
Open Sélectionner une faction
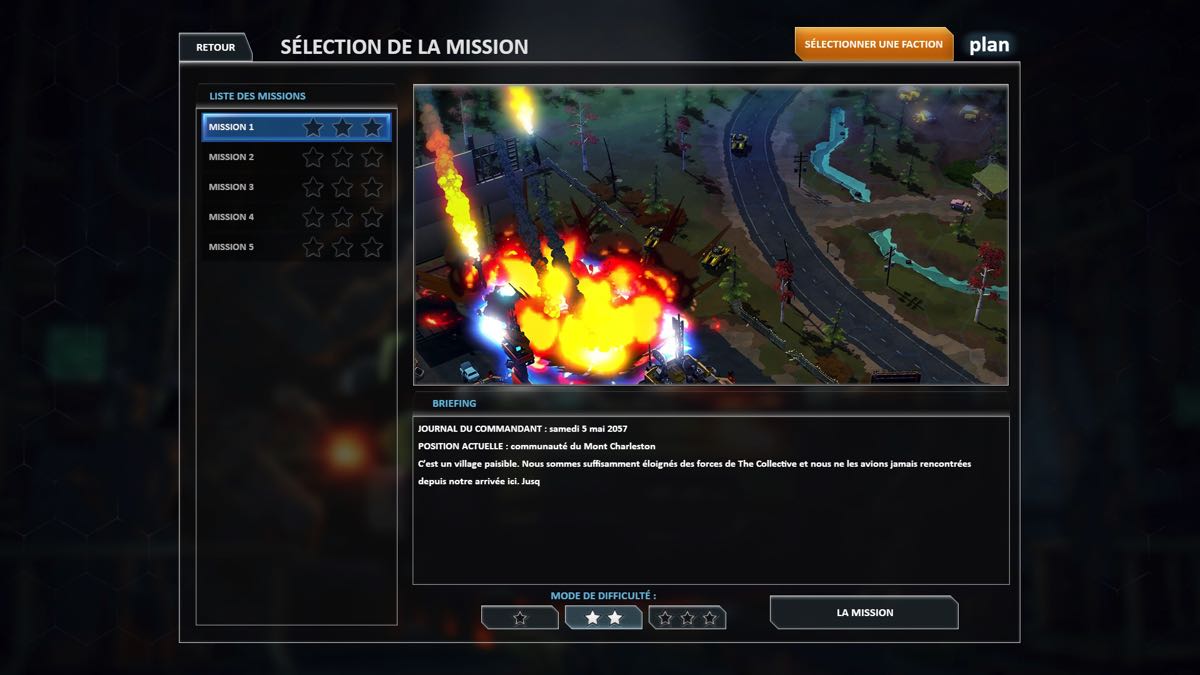(x=873, y=44)
